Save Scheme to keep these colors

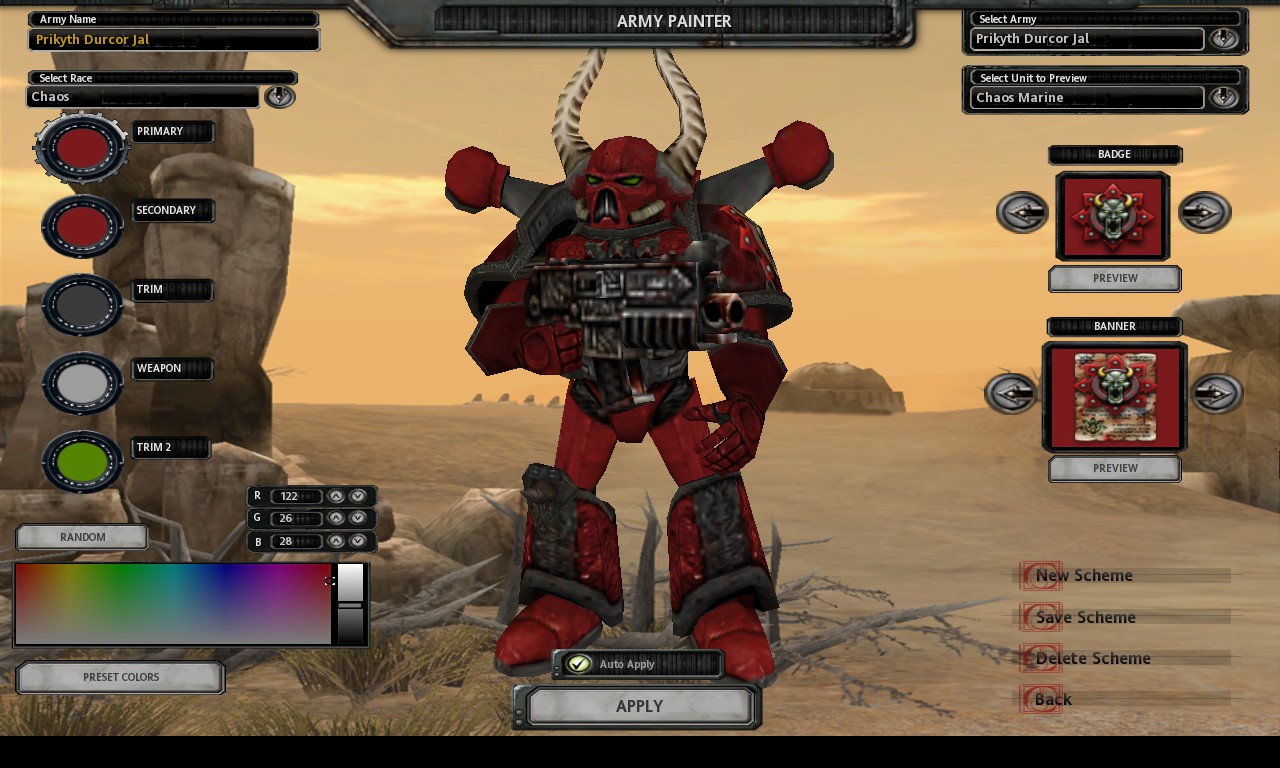tap(1085, 617)
